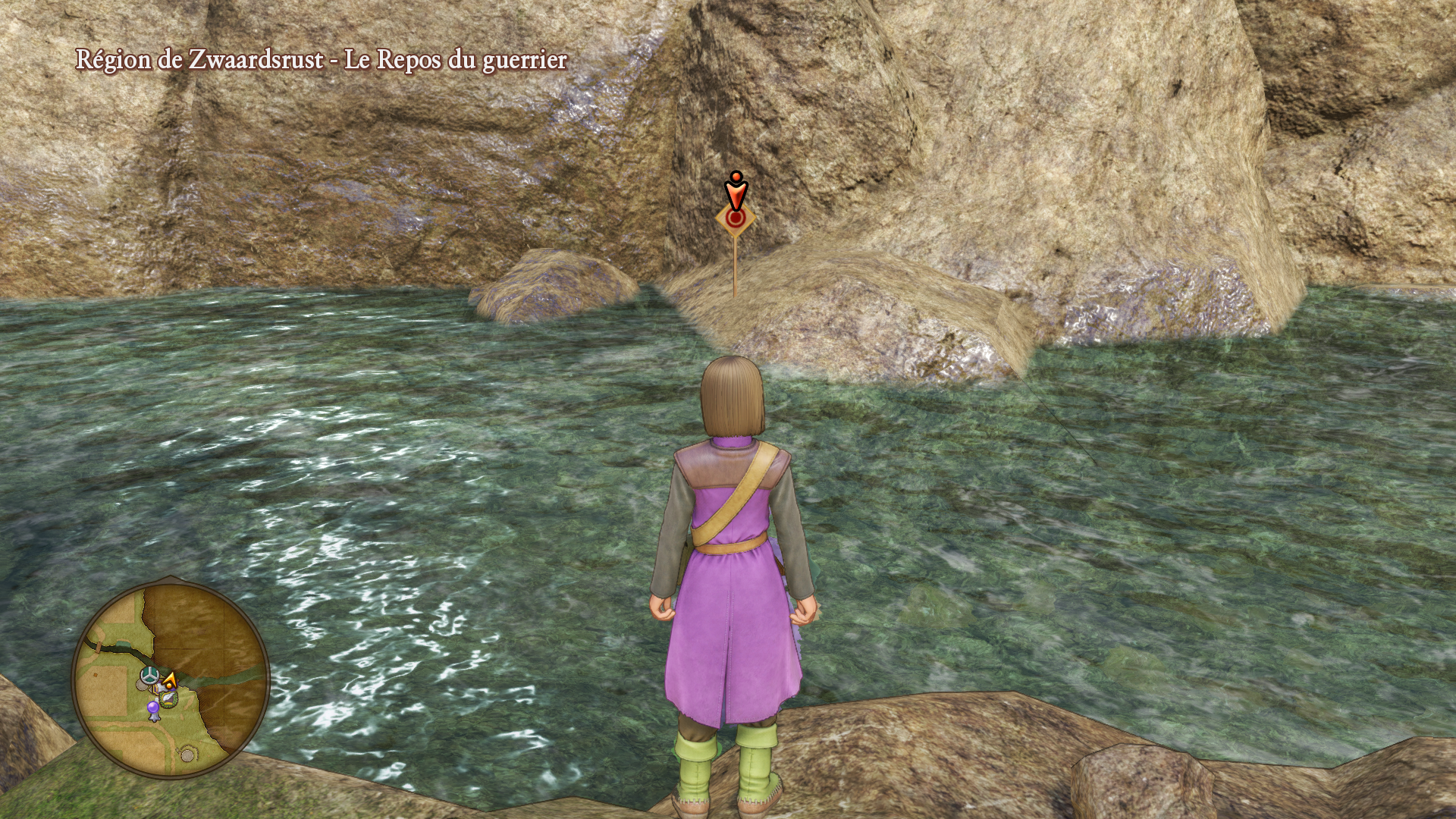Open the circular minimap
Screen dimensions: 1456x819
coord(171,678)
